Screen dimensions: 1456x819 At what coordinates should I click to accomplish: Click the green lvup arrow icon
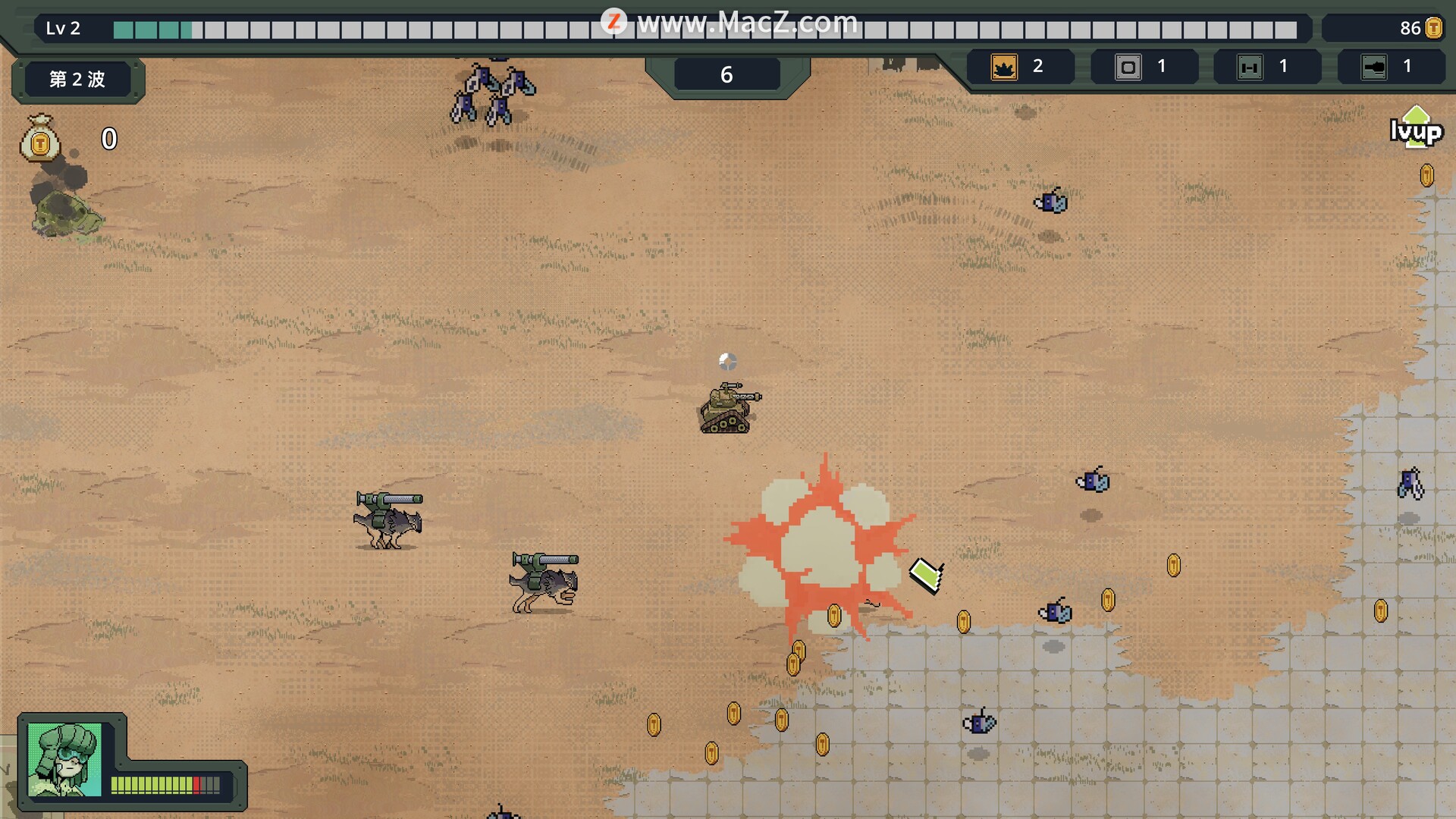coord(1415,127)
